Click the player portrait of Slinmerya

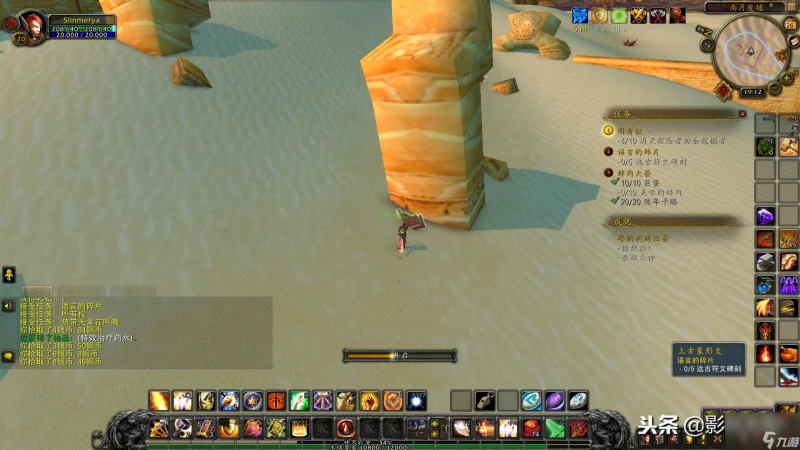click(x=33, y=26)
